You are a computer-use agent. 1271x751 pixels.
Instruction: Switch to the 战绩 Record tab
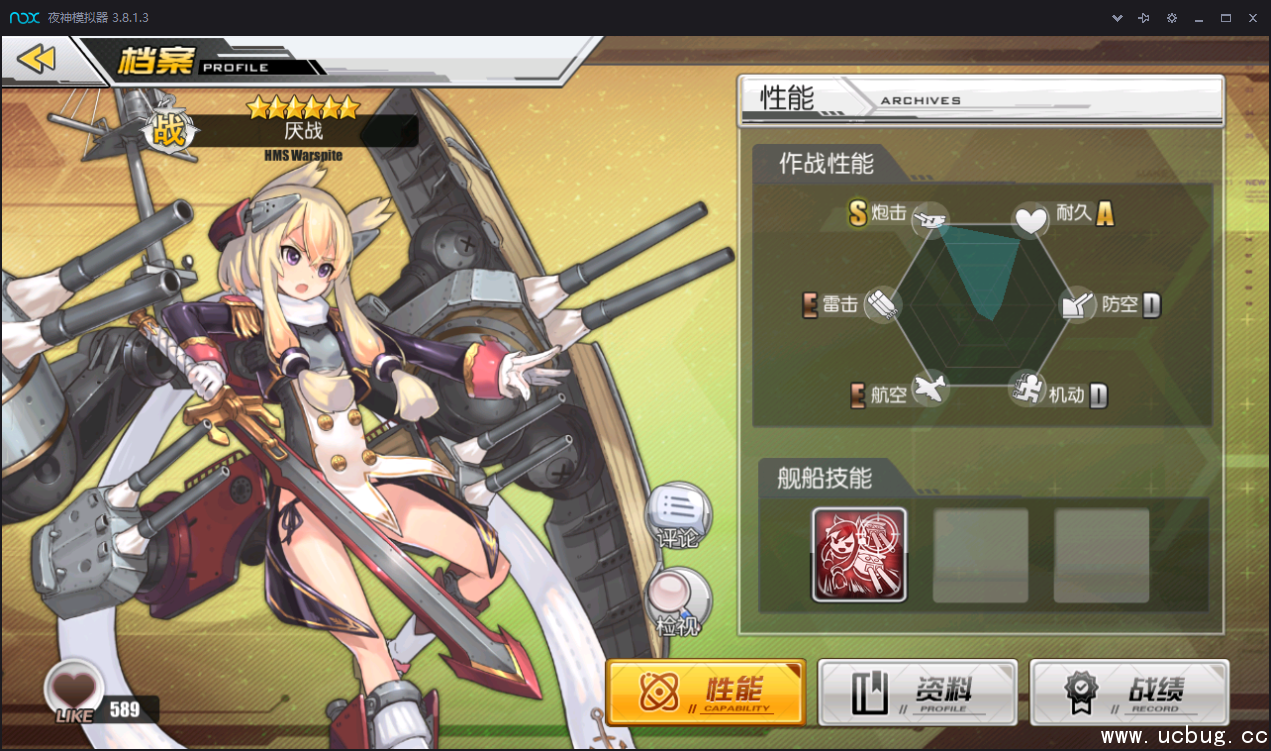pos(1129,691)
